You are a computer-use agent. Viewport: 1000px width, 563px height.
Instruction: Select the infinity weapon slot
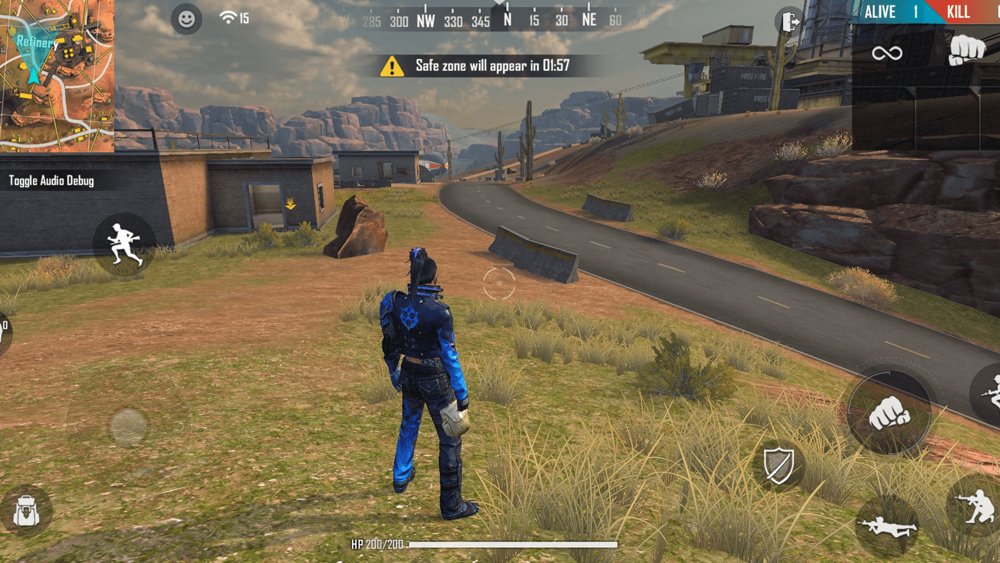tap(887, 53)
